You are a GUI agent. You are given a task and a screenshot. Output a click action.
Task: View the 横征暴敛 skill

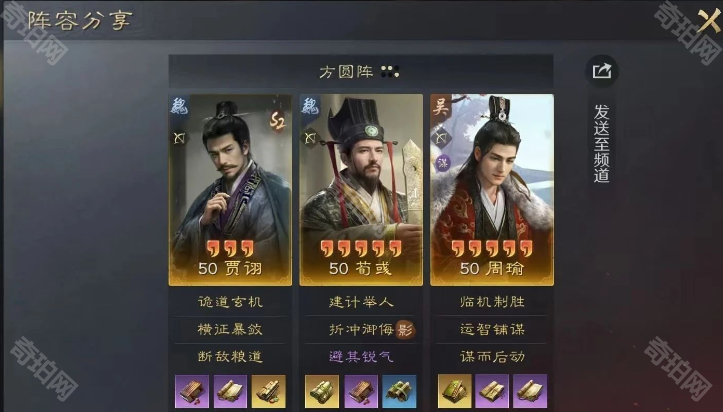pyautogui.click(x=230, y=329)
